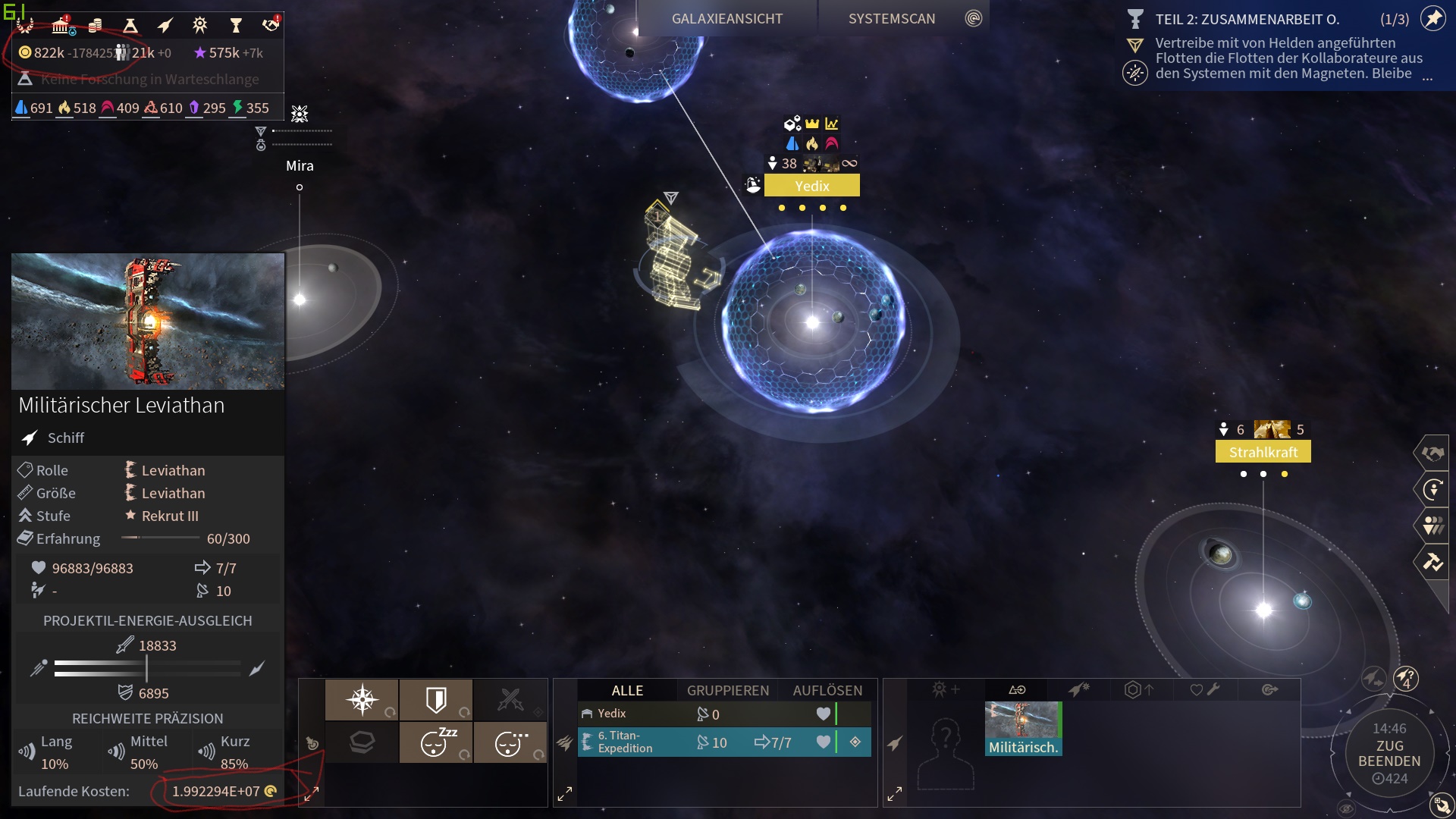Switch to Systemscan view
The width and height of the screenshot is (1456, 819).
pyautogui.click(x=892, y=19)
